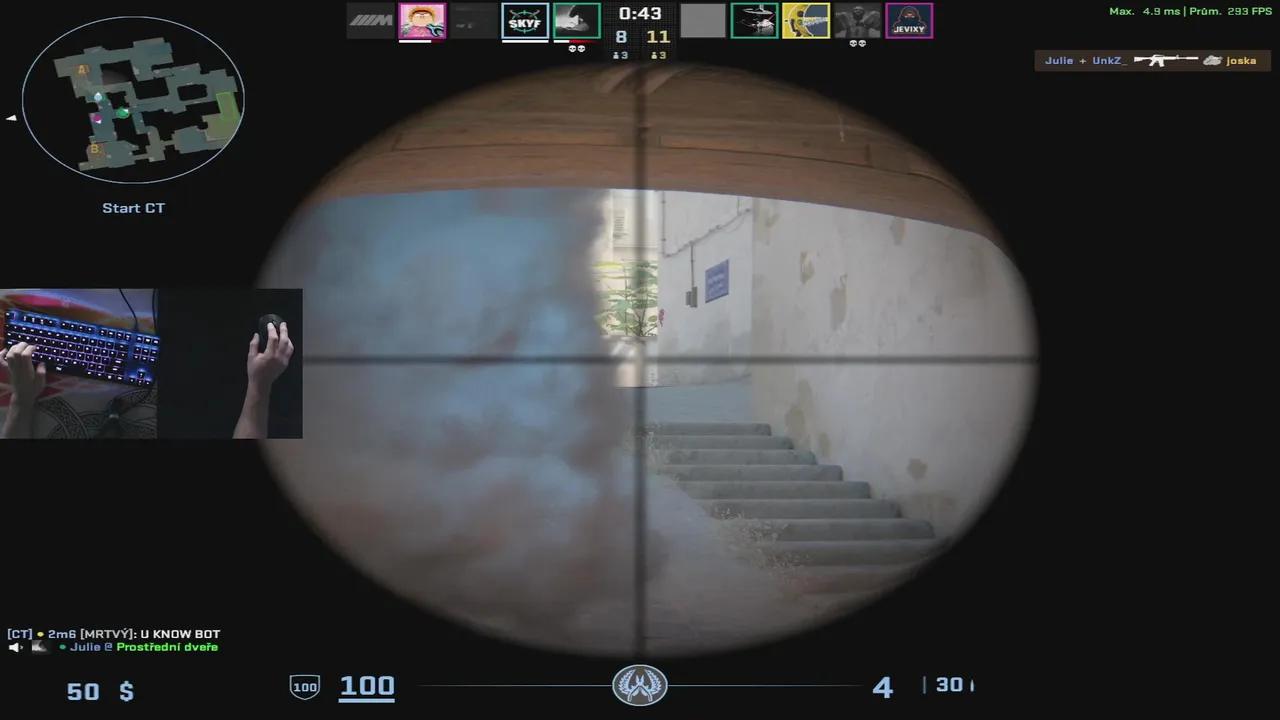
Task: Click the SKYF player avatar on scoreboard
Action: point(525,20)
